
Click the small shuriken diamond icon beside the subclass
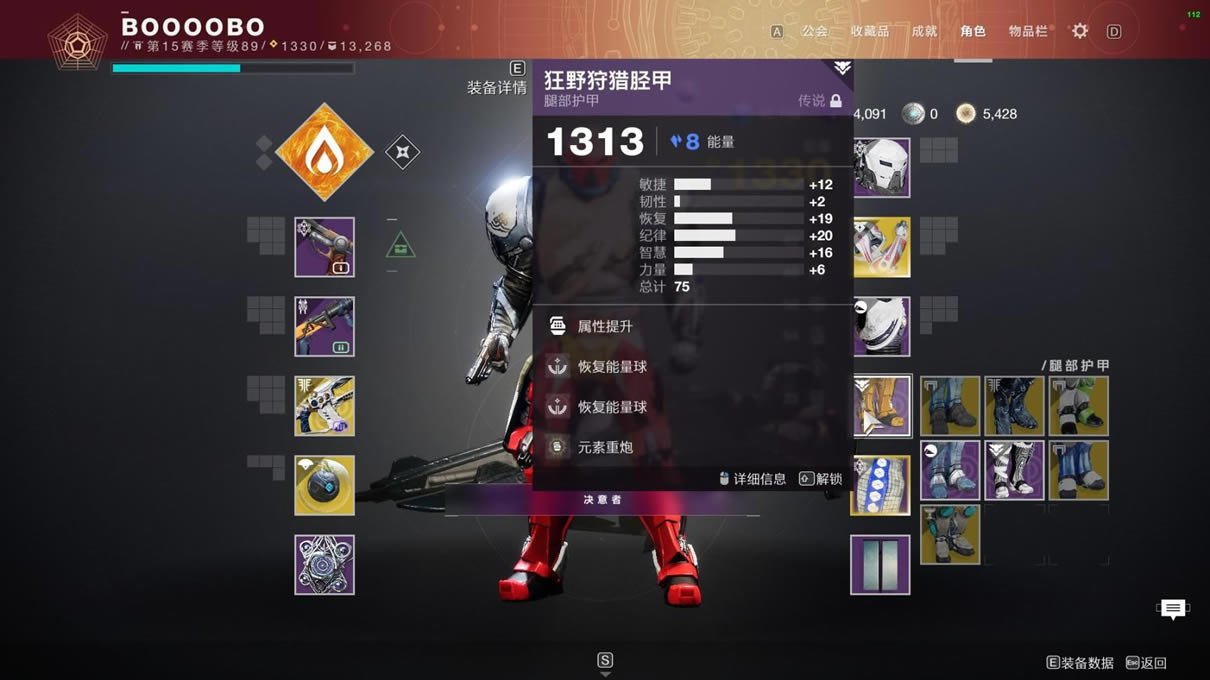click(x=402, y=152)
